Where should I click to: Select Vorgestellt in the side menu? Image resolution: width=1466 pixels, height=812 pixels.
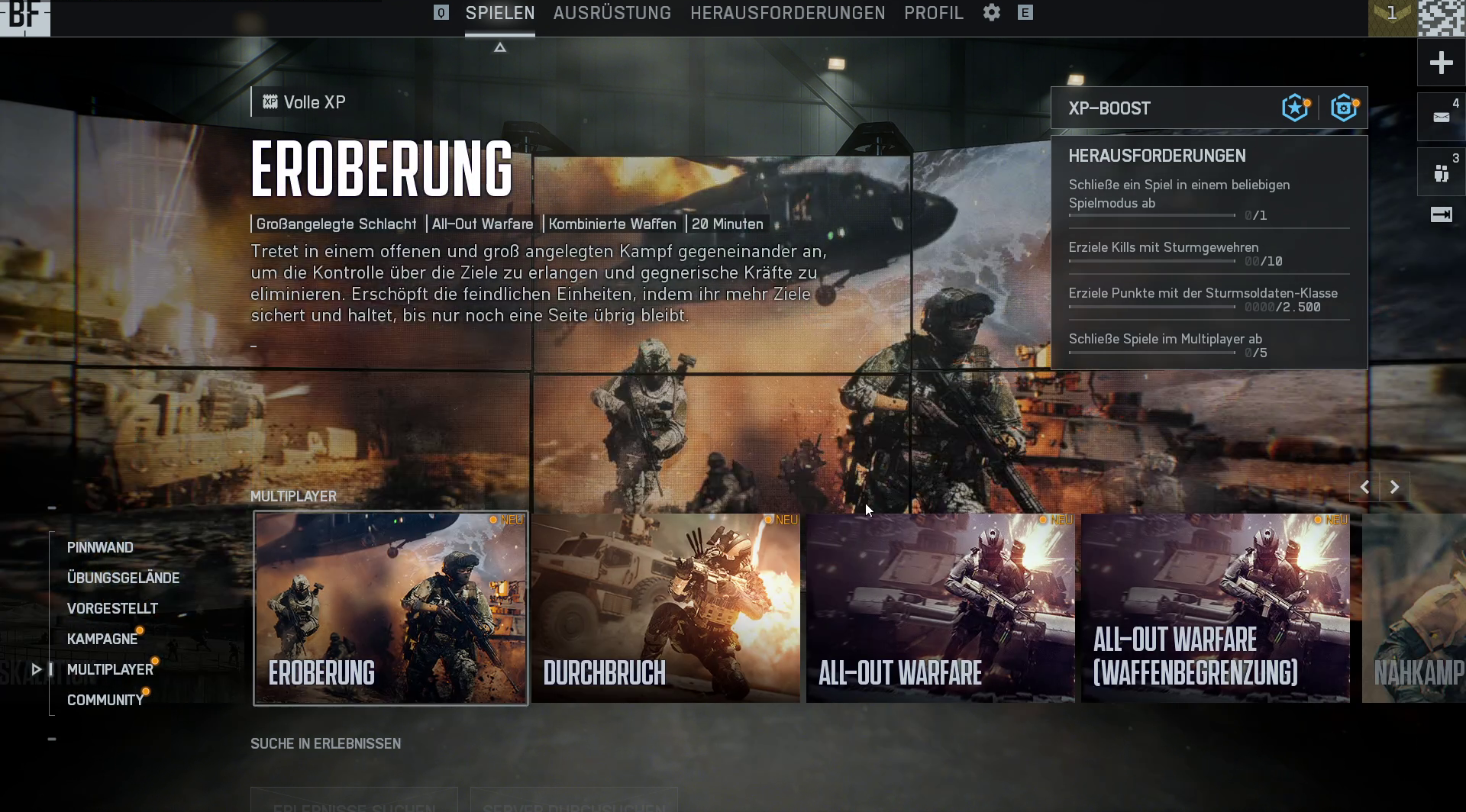pos(112,608)
